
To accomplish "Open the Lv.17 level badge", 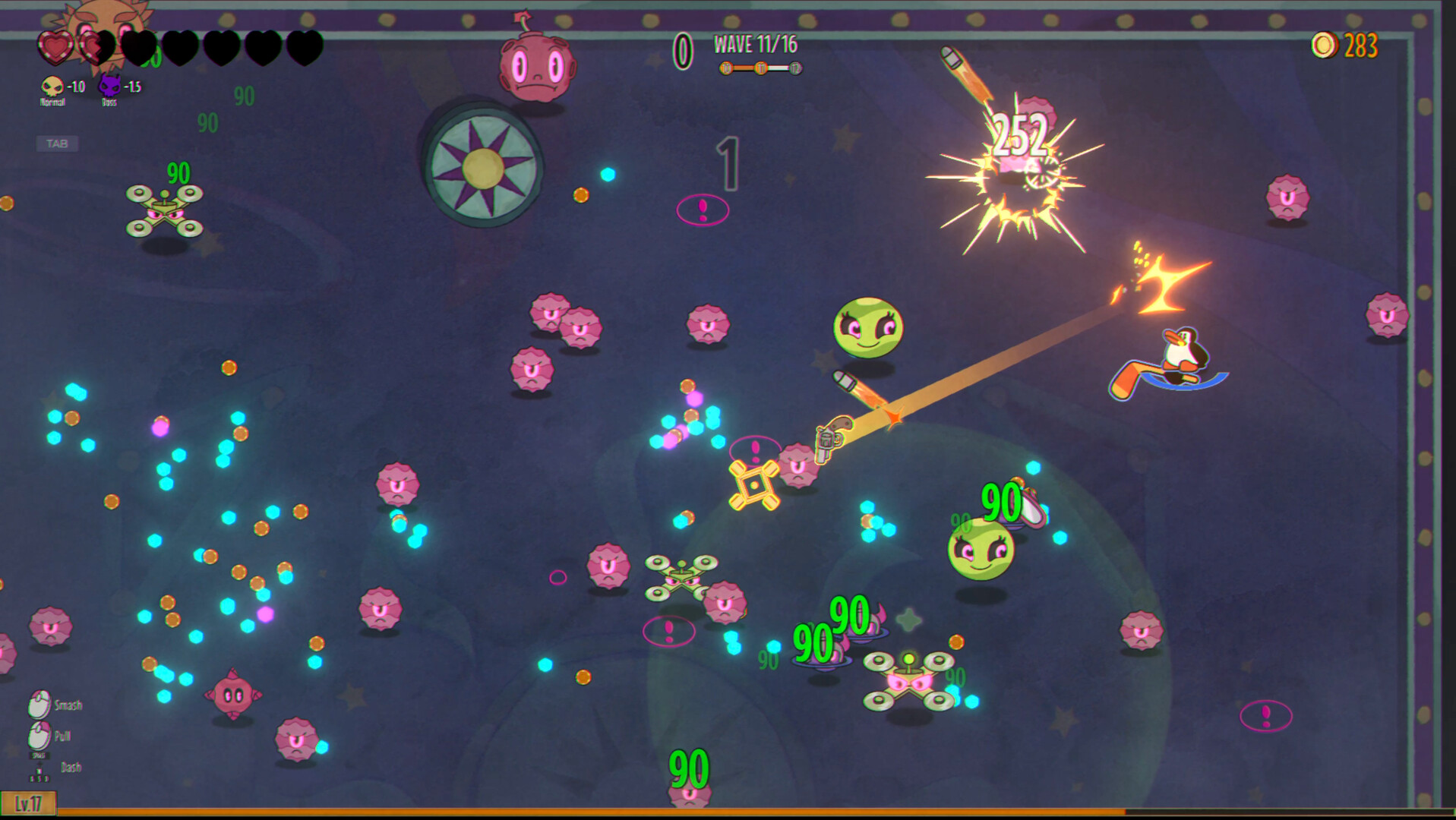I will [28, 803].
